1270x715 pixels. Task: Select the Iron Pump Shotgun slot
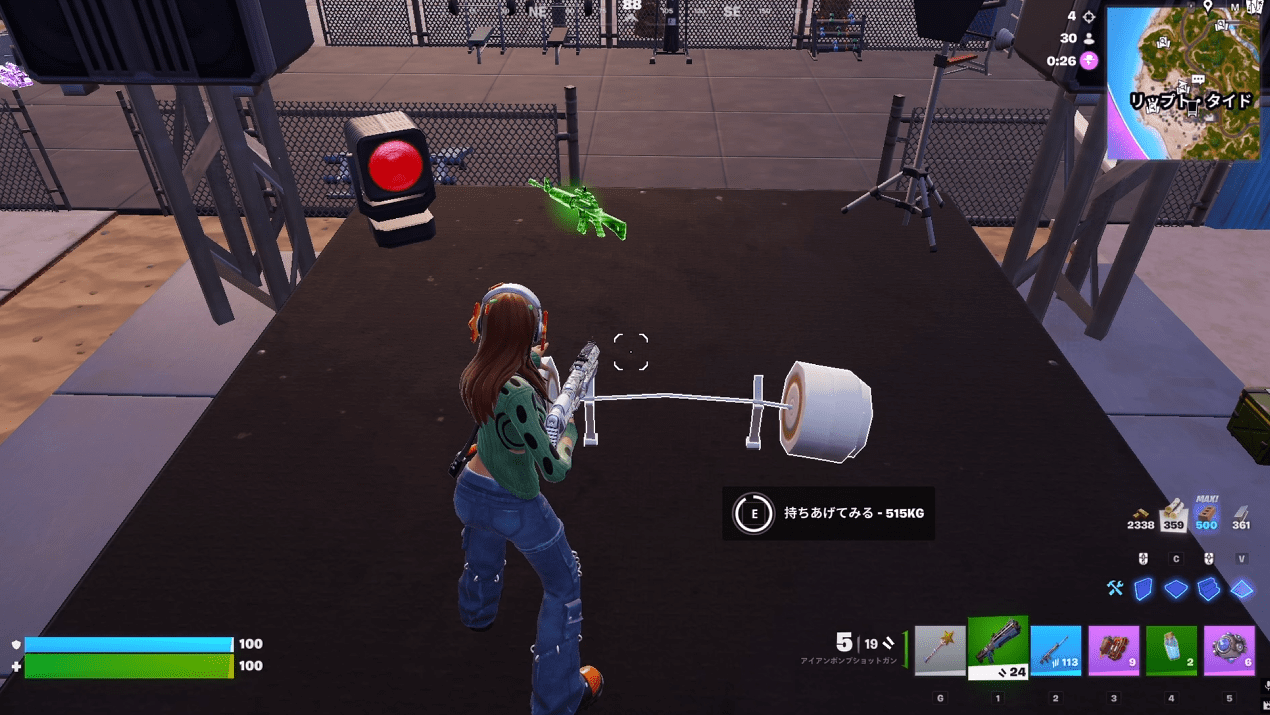tap(998, 648)
